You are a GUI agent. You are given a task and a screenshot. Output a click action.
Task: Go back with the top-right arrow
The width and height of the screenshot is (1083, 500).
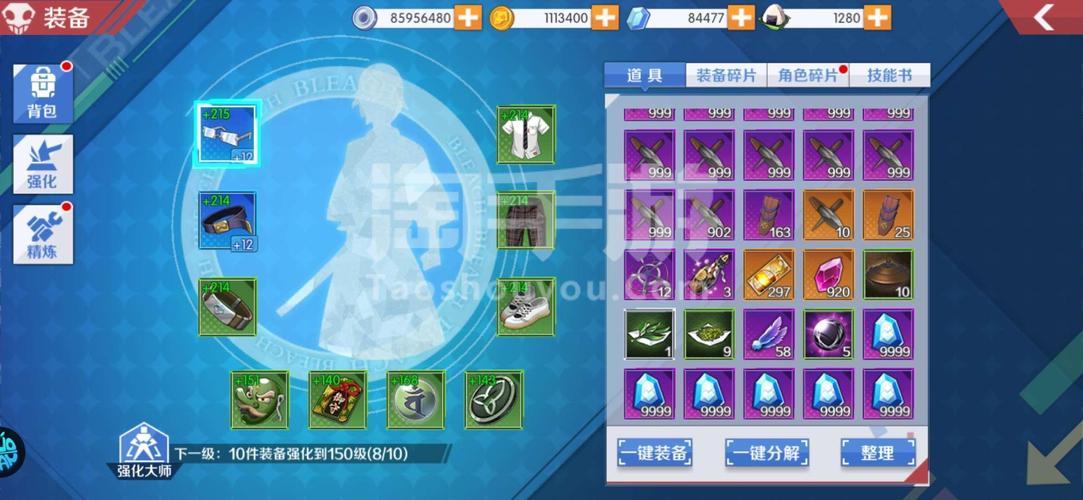1044,17
